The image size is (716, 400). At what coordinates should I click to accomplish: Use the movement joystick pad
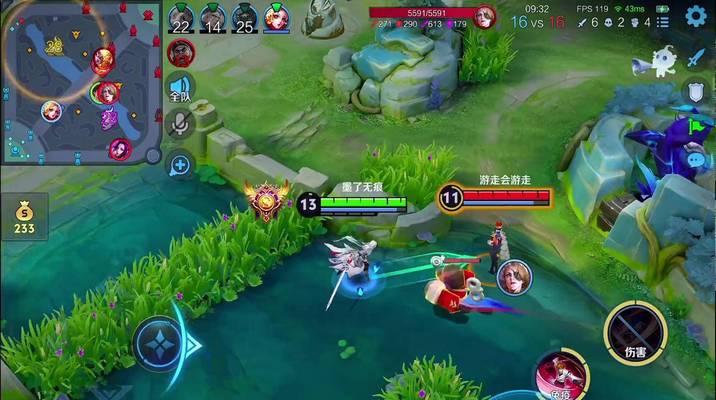click(160, 345)
